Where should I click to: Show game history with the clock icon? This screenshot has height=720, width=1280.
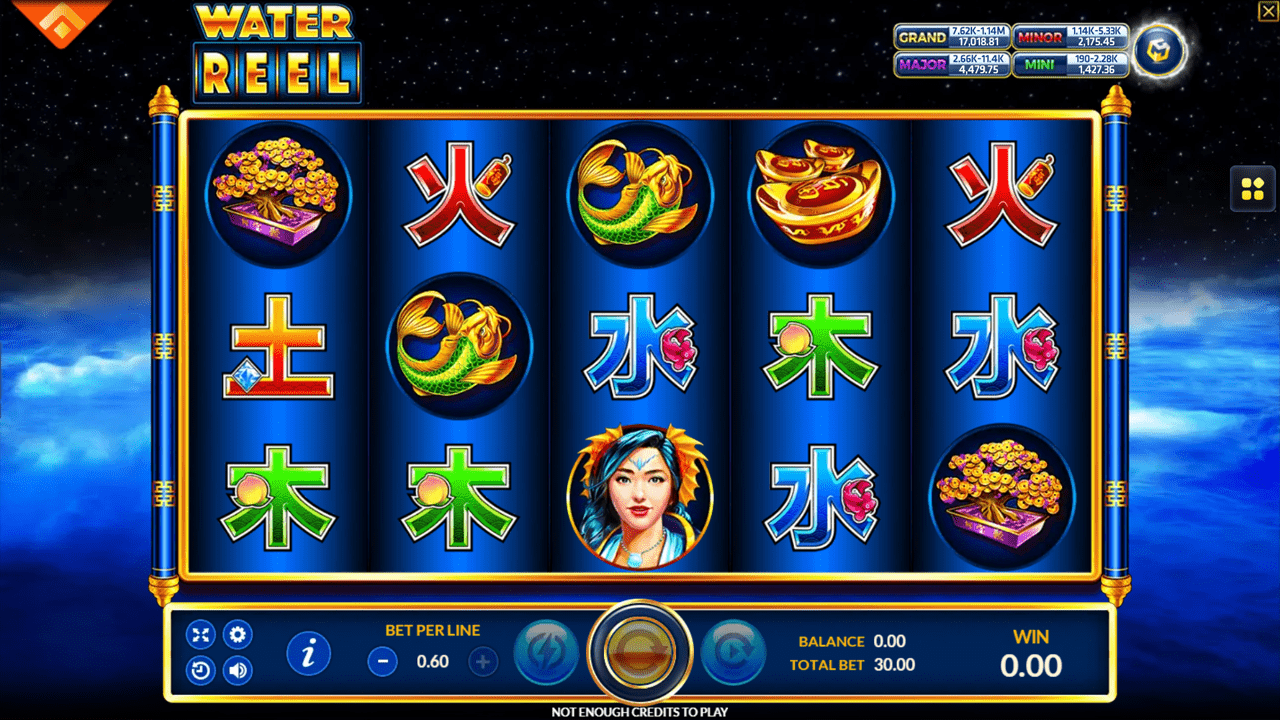tap(201, 670)
